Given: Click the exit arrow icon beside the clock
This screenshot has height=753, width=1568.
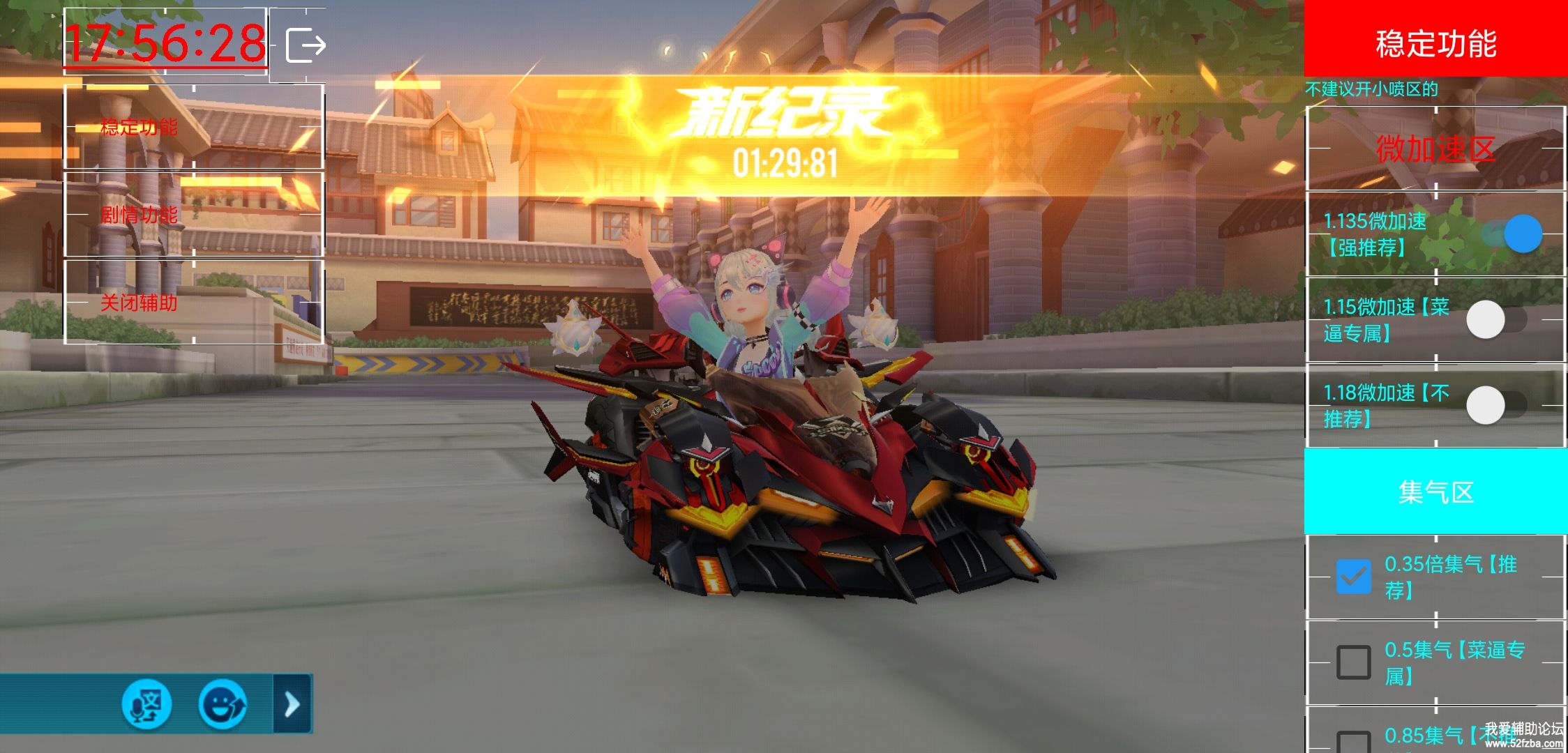Looking at the screenshot, I should tap(306, 45).
